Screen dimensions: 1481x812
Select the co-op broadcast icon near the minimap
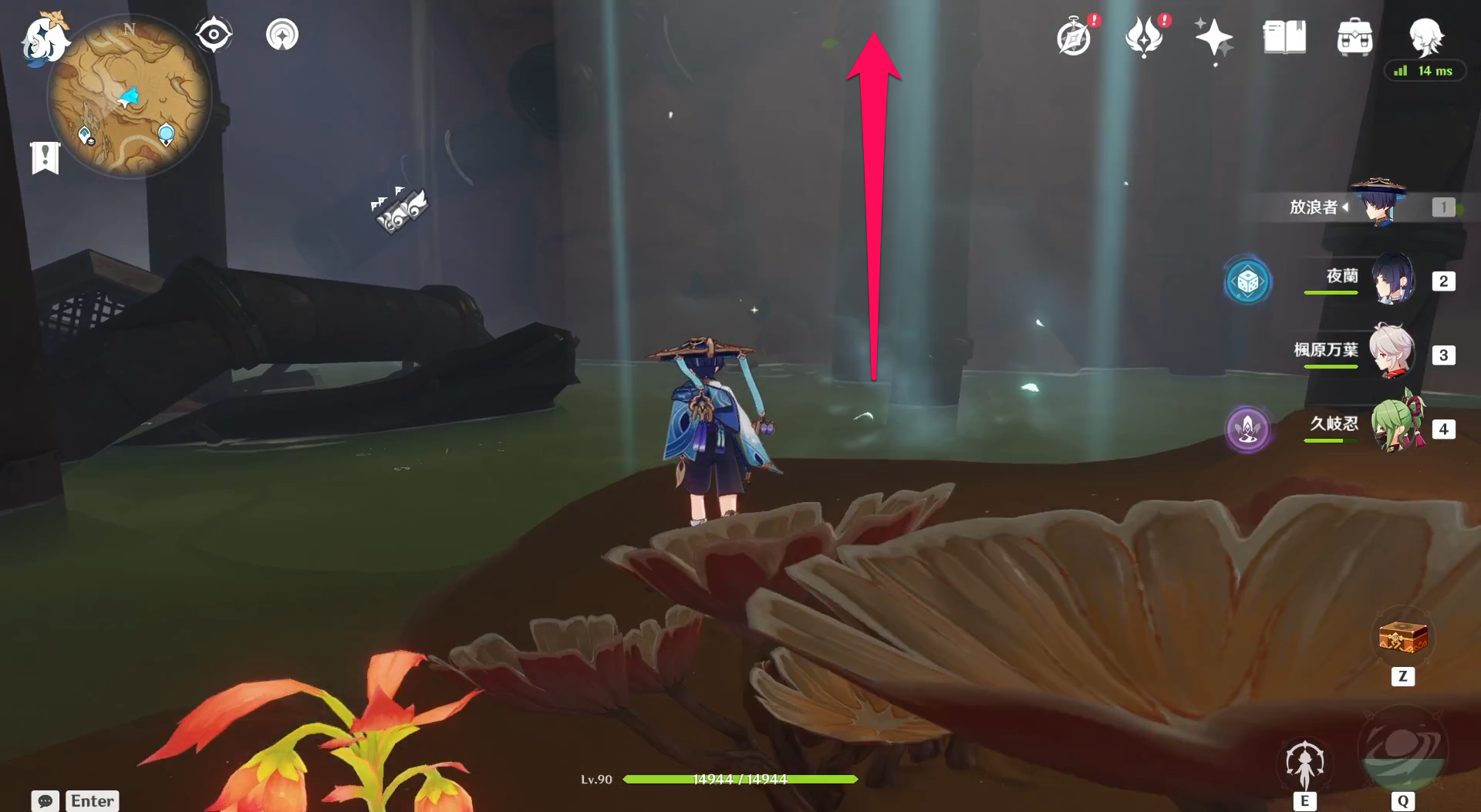click(x=282, y=34)
